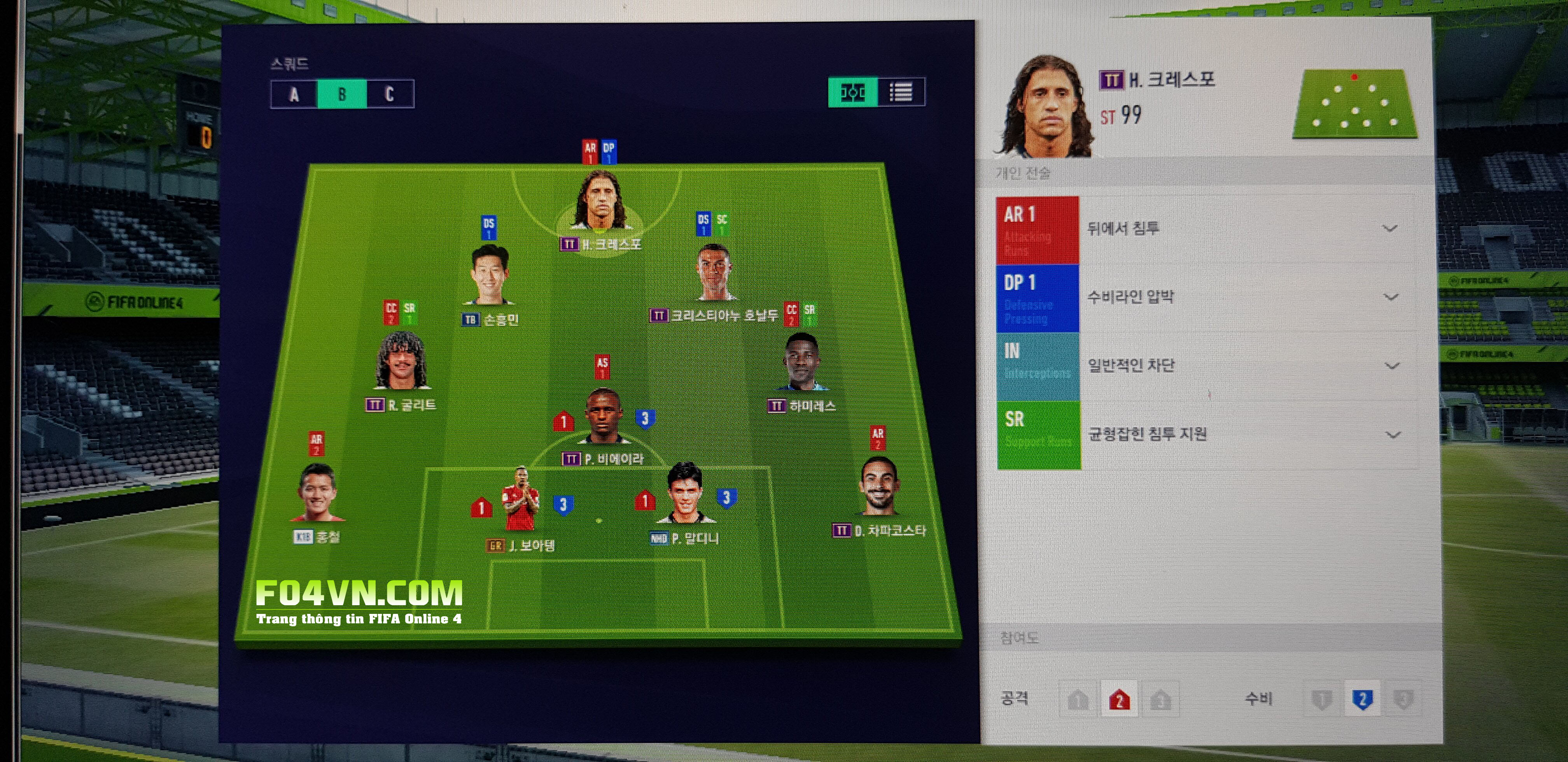Select 하미레스 player portrait
The height and width of the screenshot is (762, 1568).
[x=801, y=362]
